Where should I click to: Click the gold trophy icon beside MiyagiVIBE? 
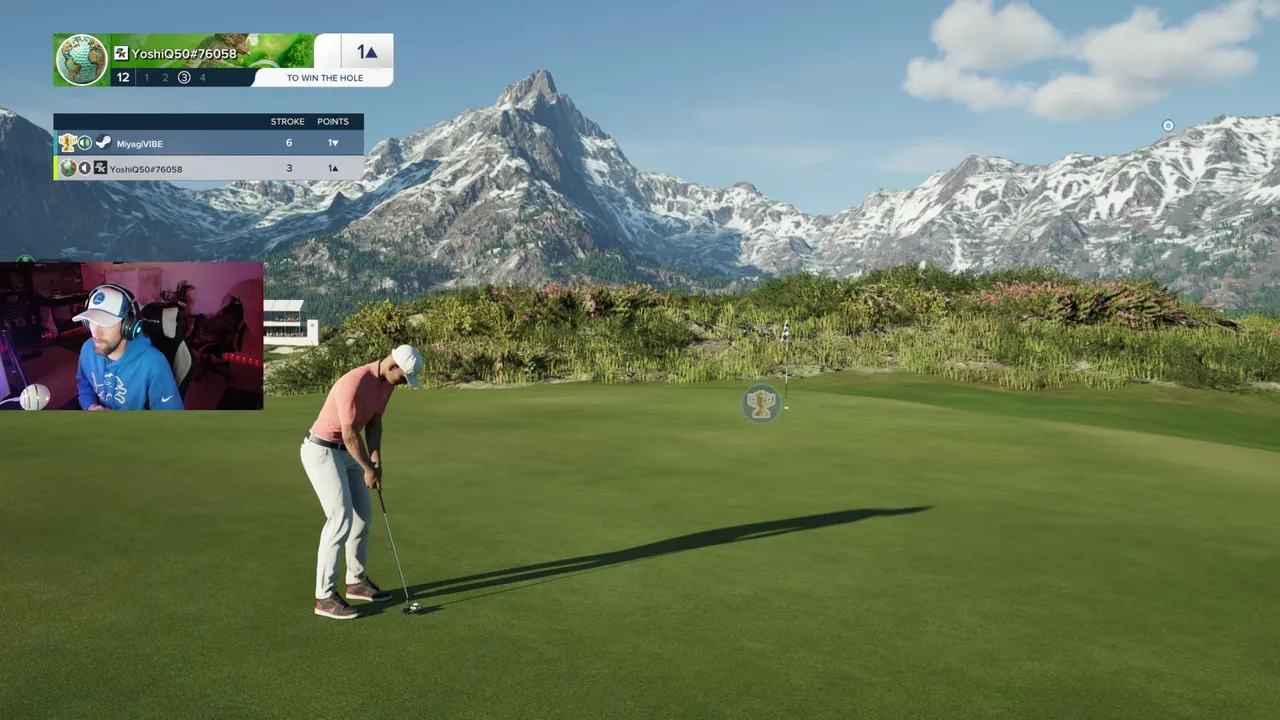pyautogui.click(x=67, y=143)
